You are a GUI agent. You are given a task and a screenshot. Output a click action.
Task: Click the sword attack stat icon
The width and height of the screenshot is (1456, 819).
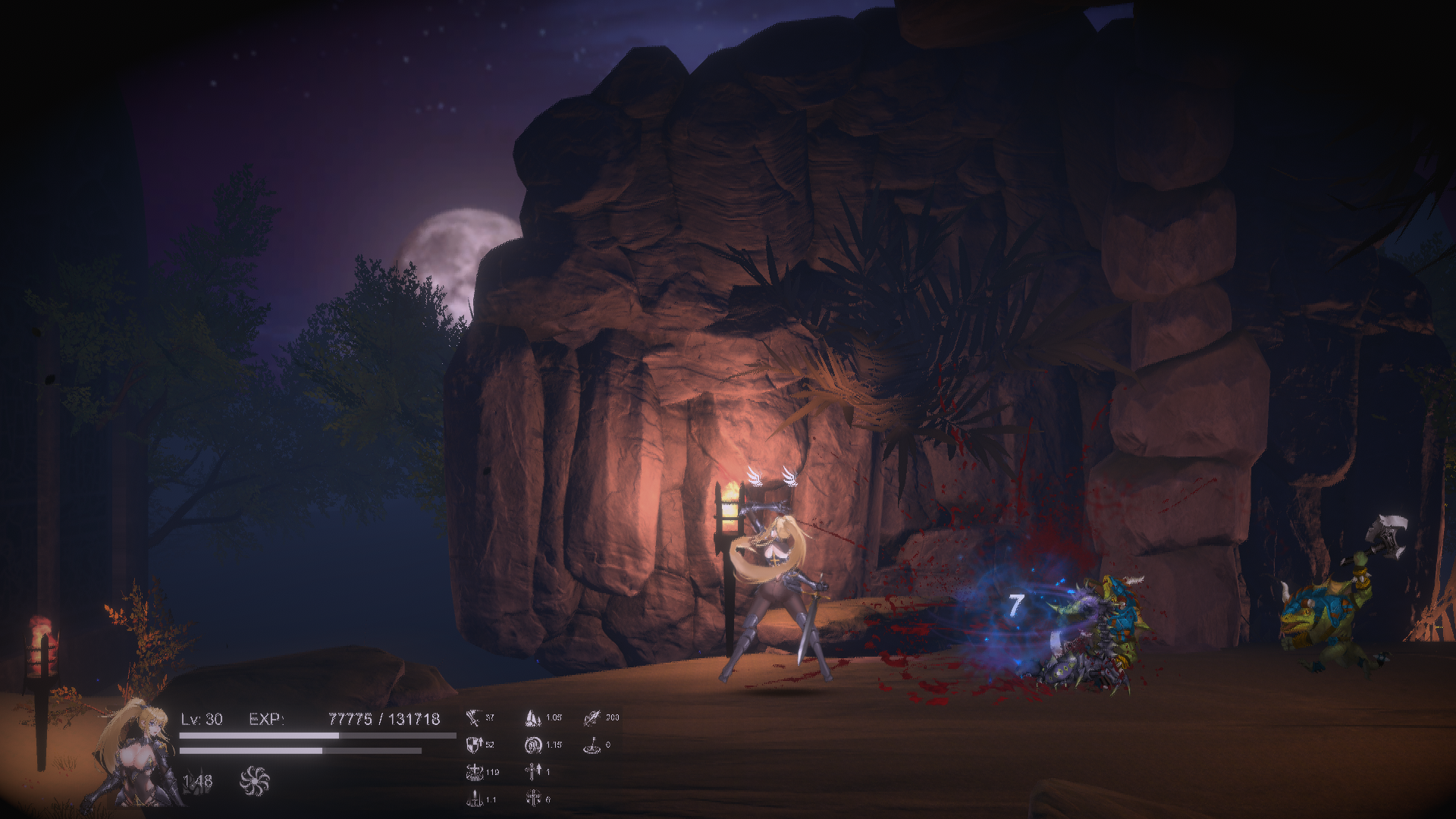[x=473, y=717]
